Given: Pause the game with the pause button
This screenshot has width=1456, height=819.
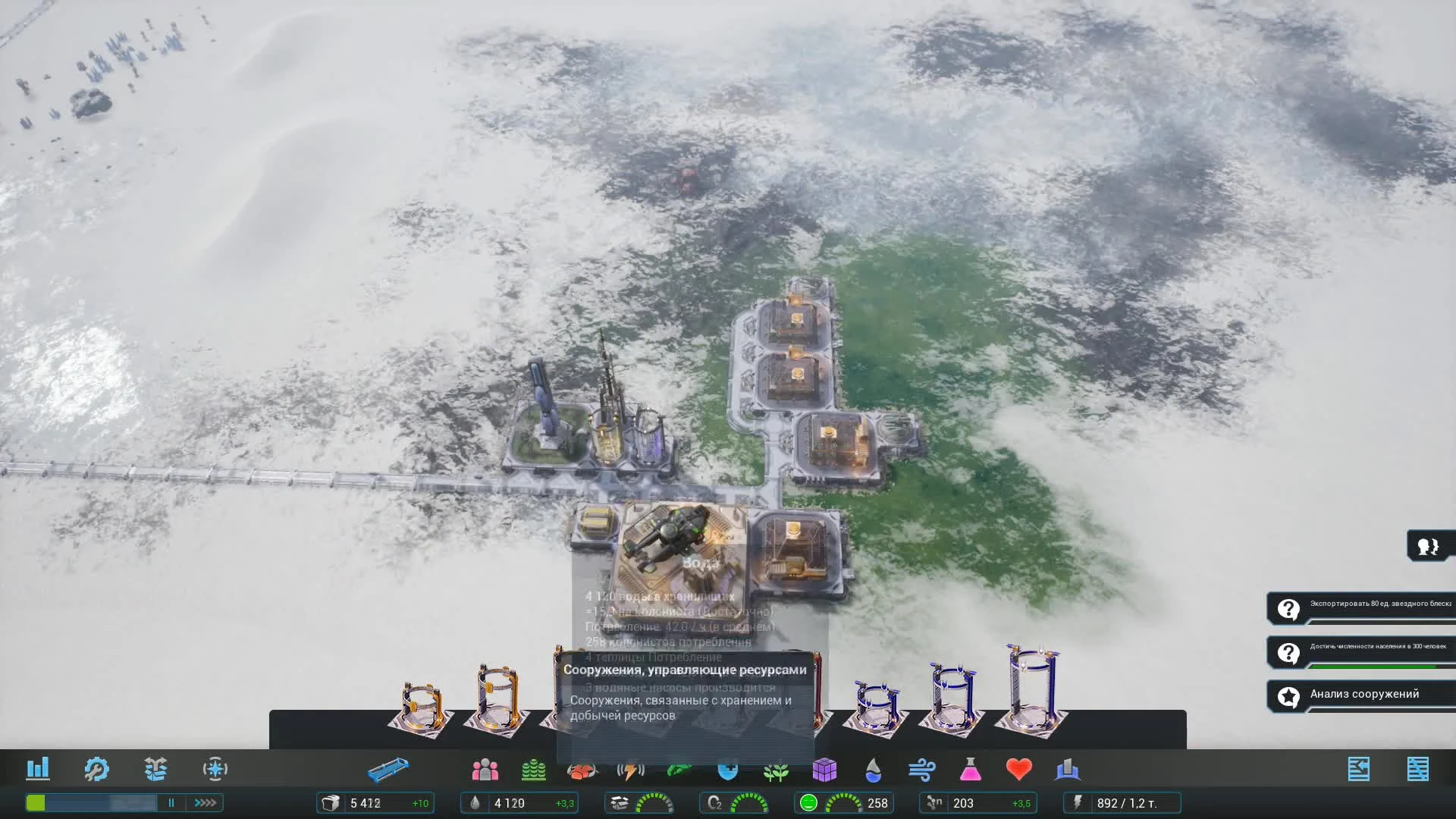Looking at the screenshot, I should coord(172,802).
